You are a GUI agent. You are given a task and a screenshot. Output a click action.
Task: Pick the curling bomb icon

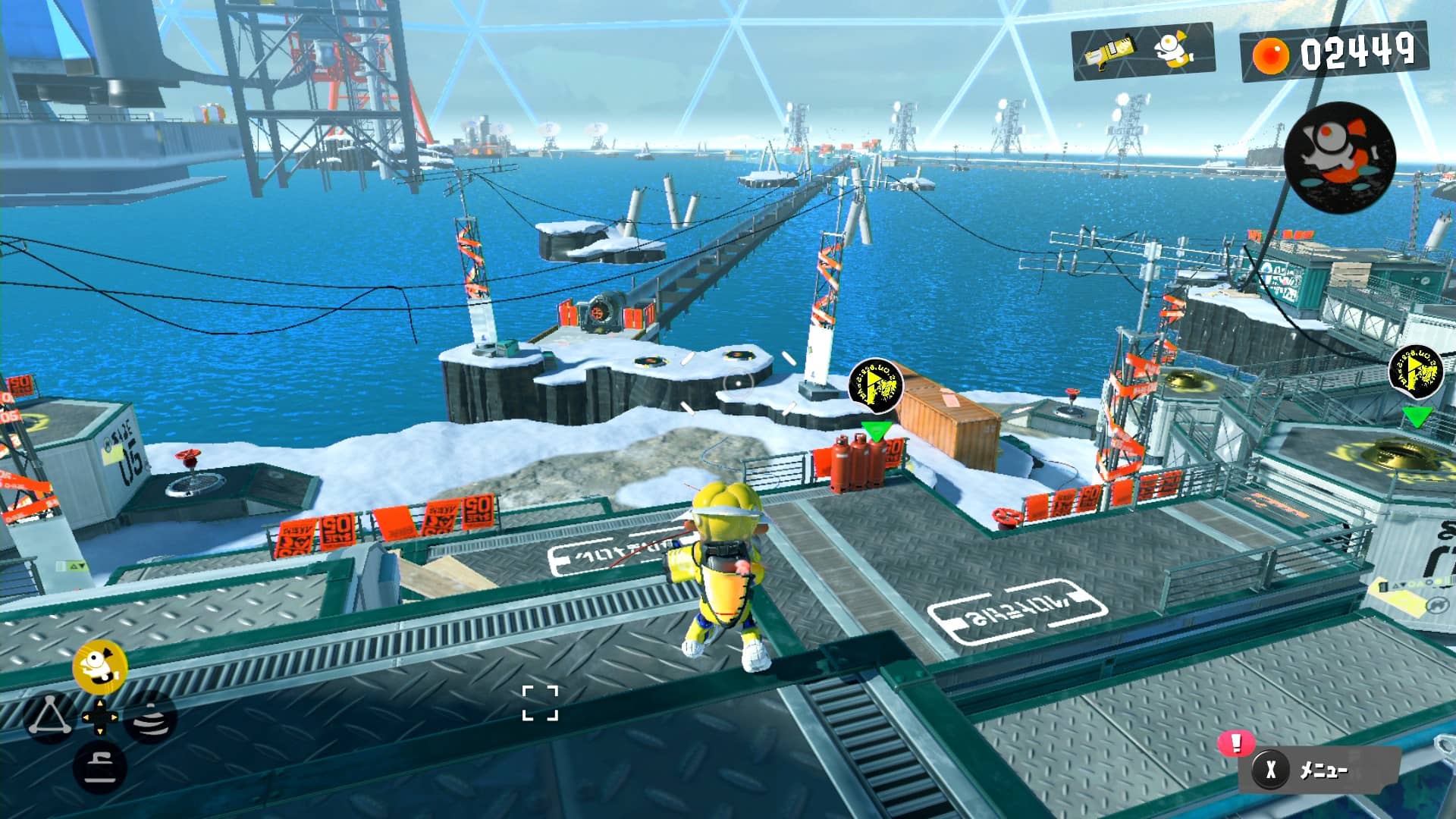pos(99,767)
